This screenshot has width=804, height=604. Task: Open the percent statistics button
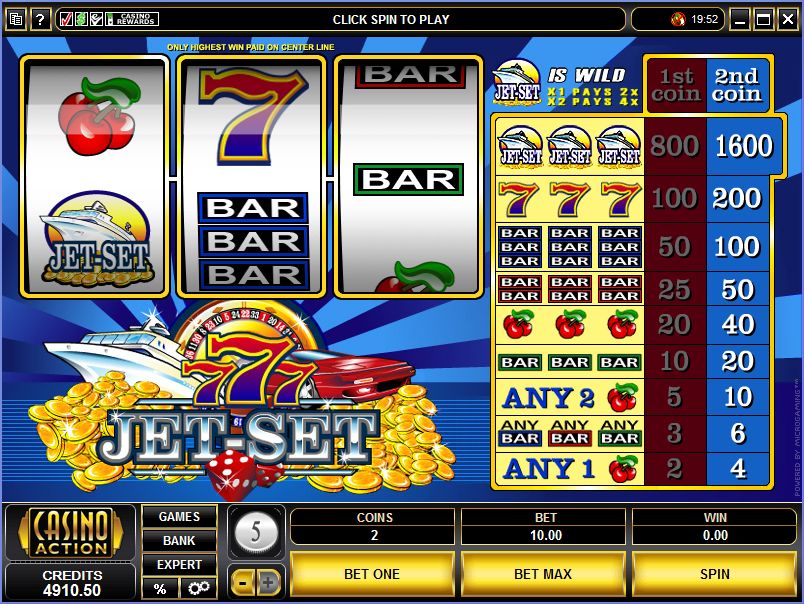point(159,589)
